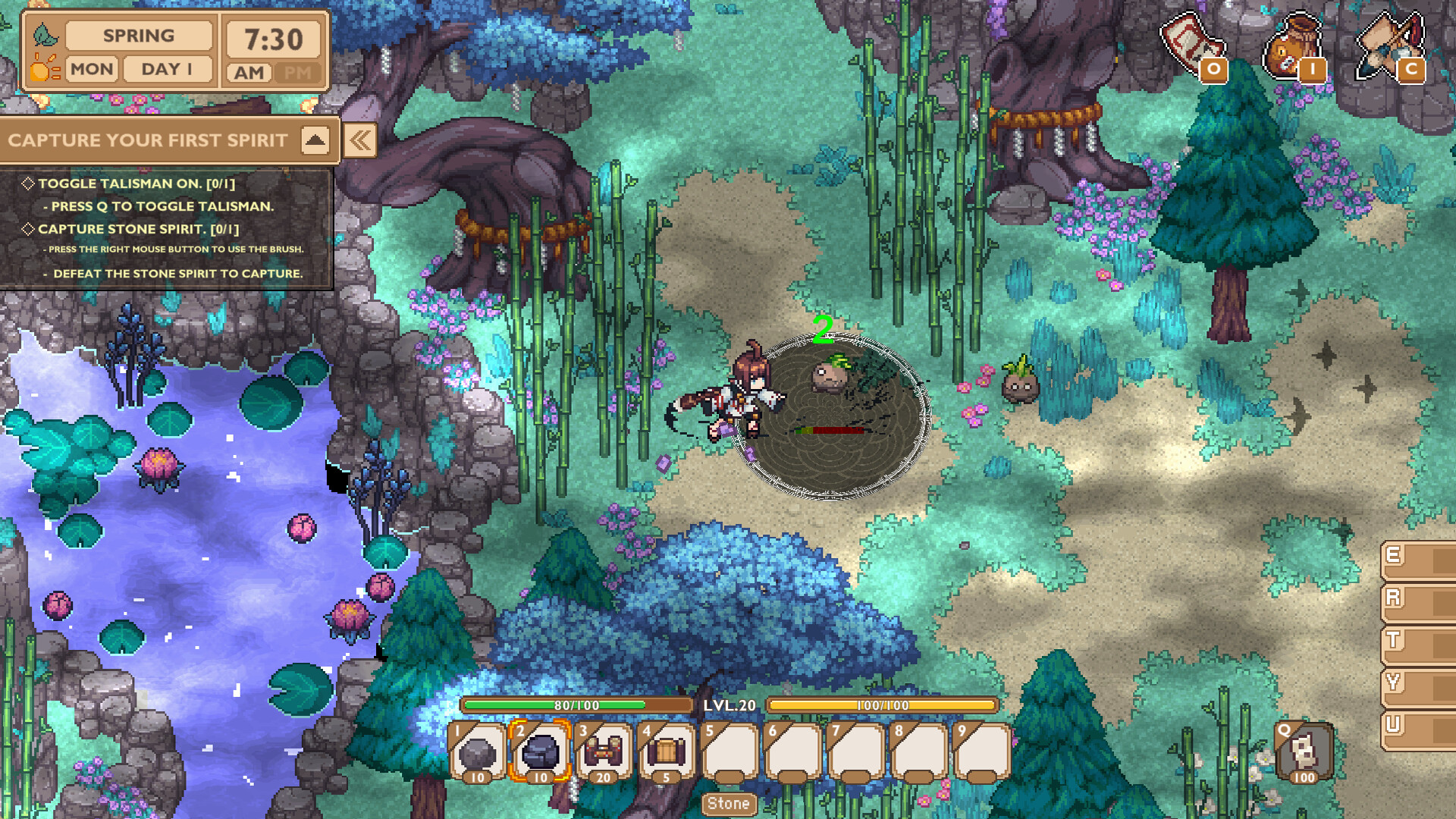Image resolution: width=1456 pixels, height=819 pixels.
Task: Hide the quest tracker with the double chevron
Action: tap(360, 140)
